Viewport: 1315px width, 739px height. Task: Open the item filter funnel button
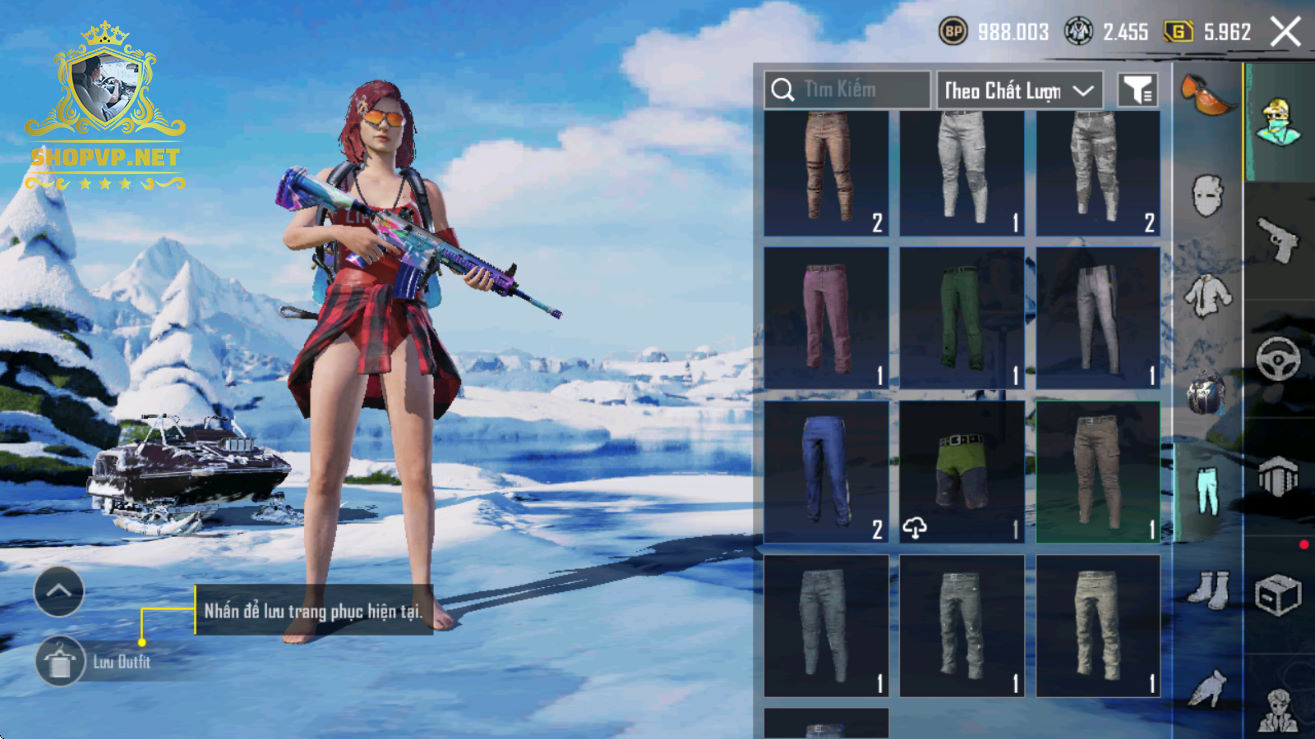click(1137, 90)
